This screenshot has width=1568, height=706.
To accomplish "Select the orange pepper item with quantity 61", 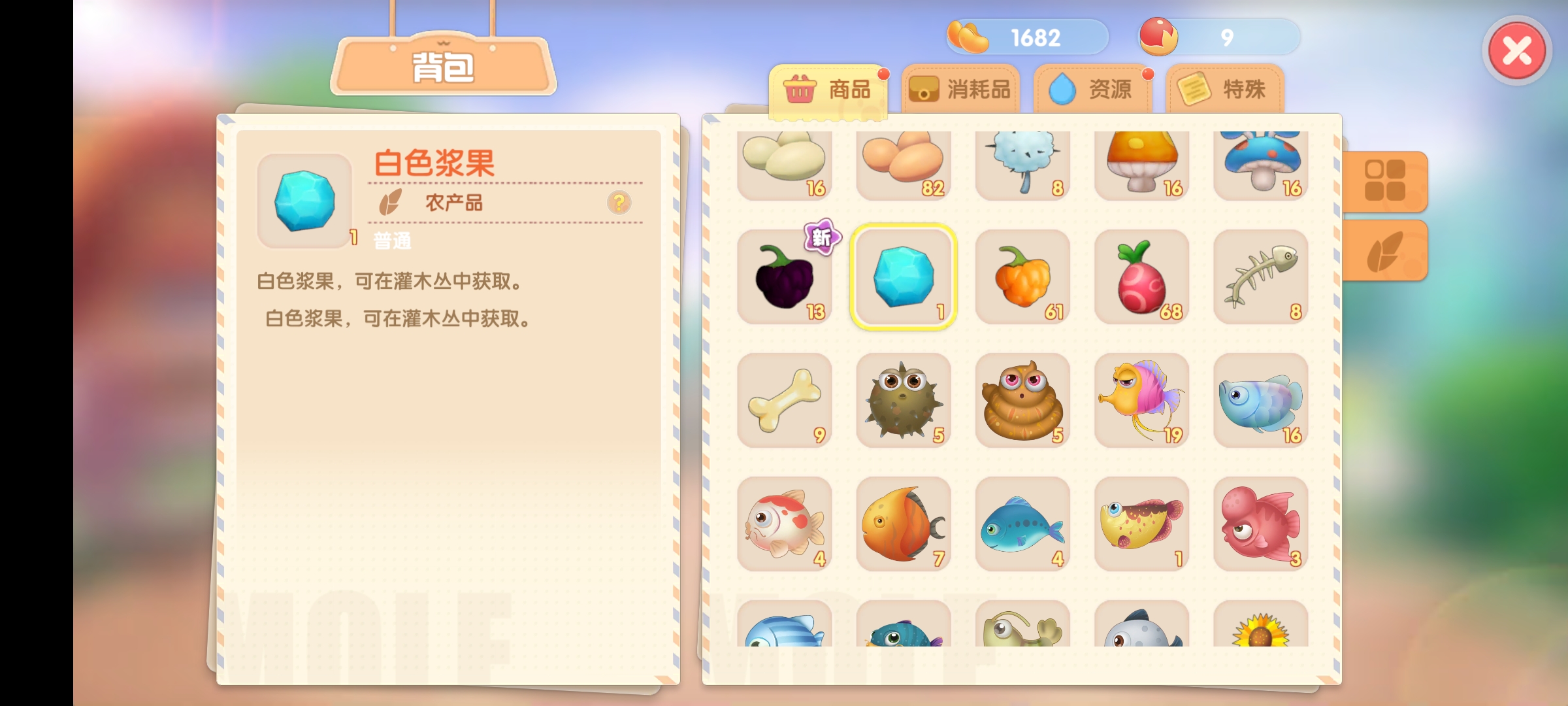I will pos(1023,278).
